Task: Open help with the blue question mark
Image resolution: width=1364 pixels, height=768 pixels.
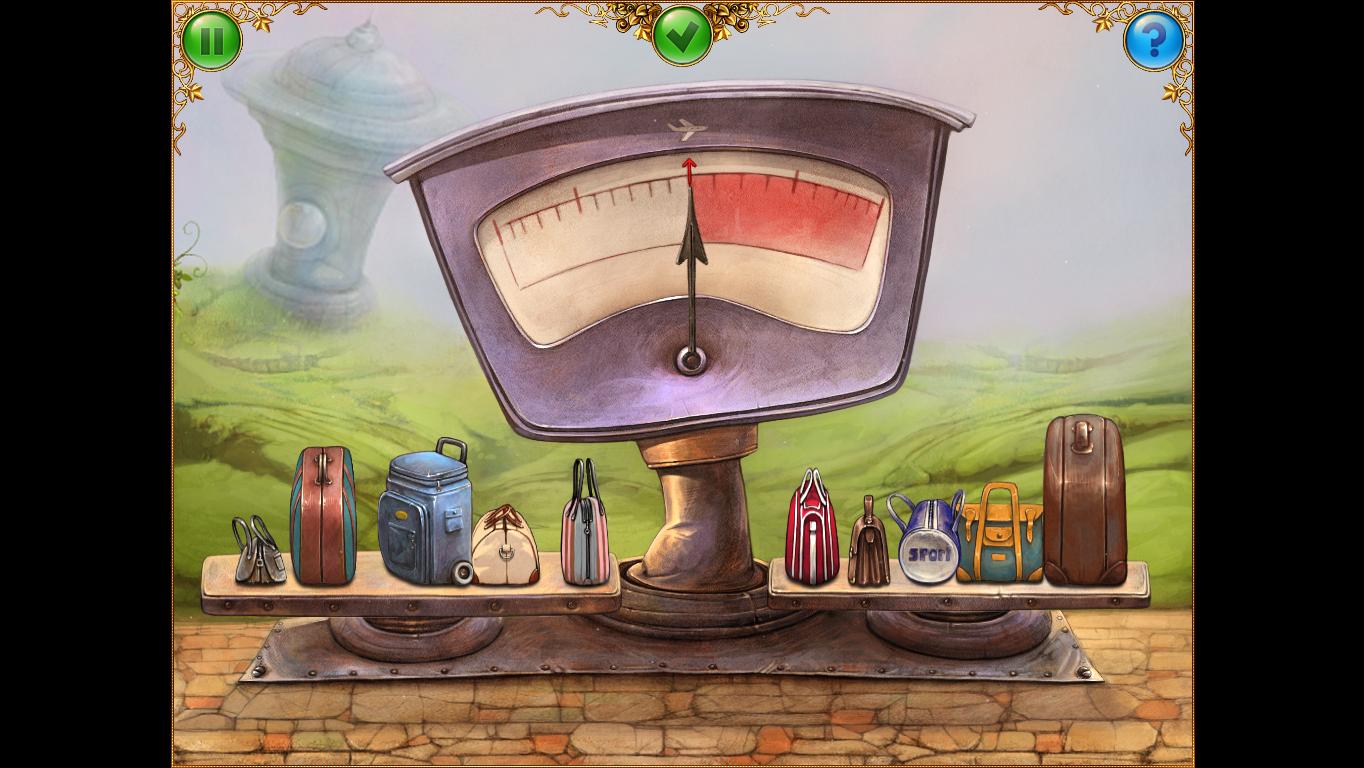Action: [1154, 40]
